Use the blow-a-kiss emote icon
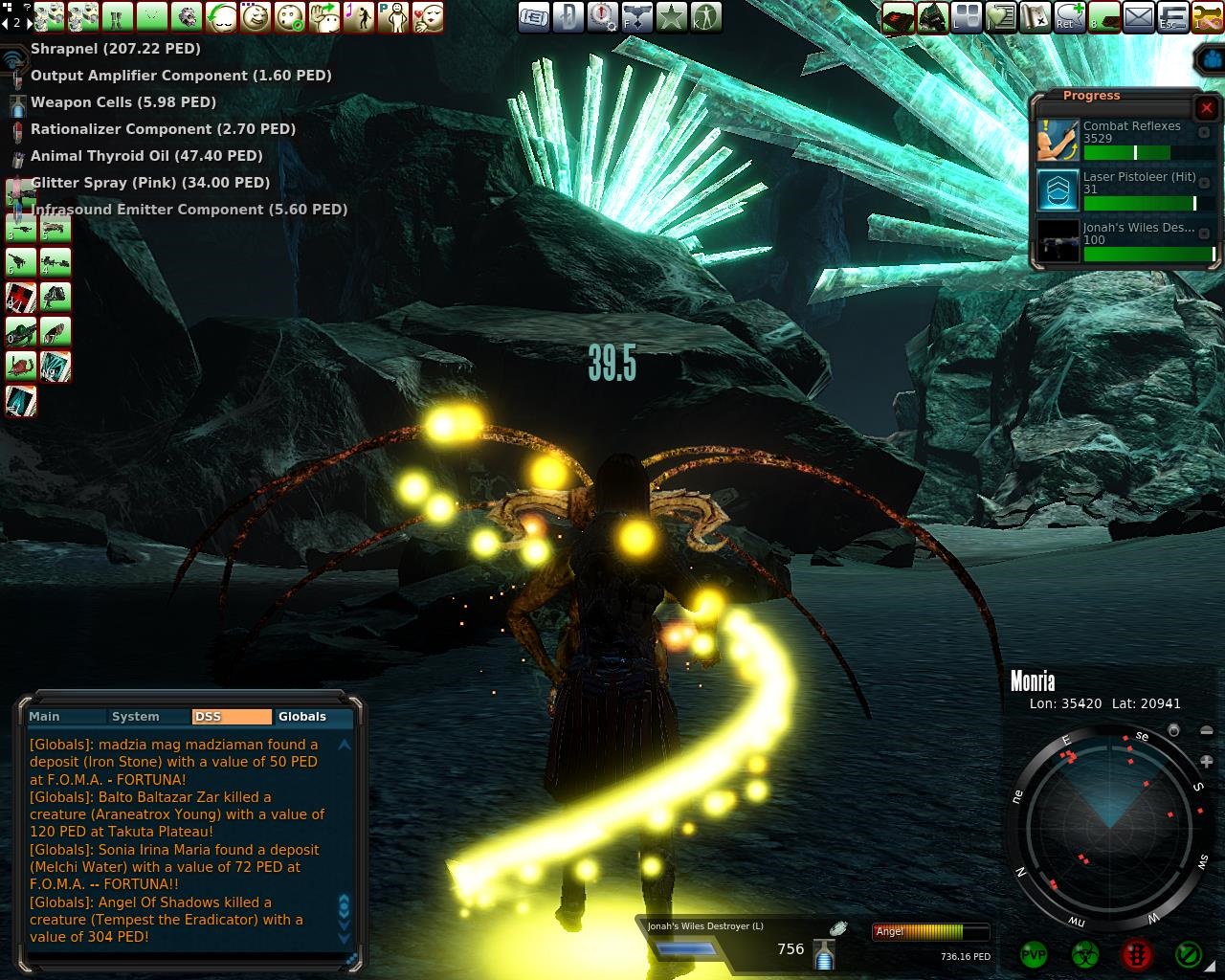Viewport: 1225px width, 980px height. (428, 17)
